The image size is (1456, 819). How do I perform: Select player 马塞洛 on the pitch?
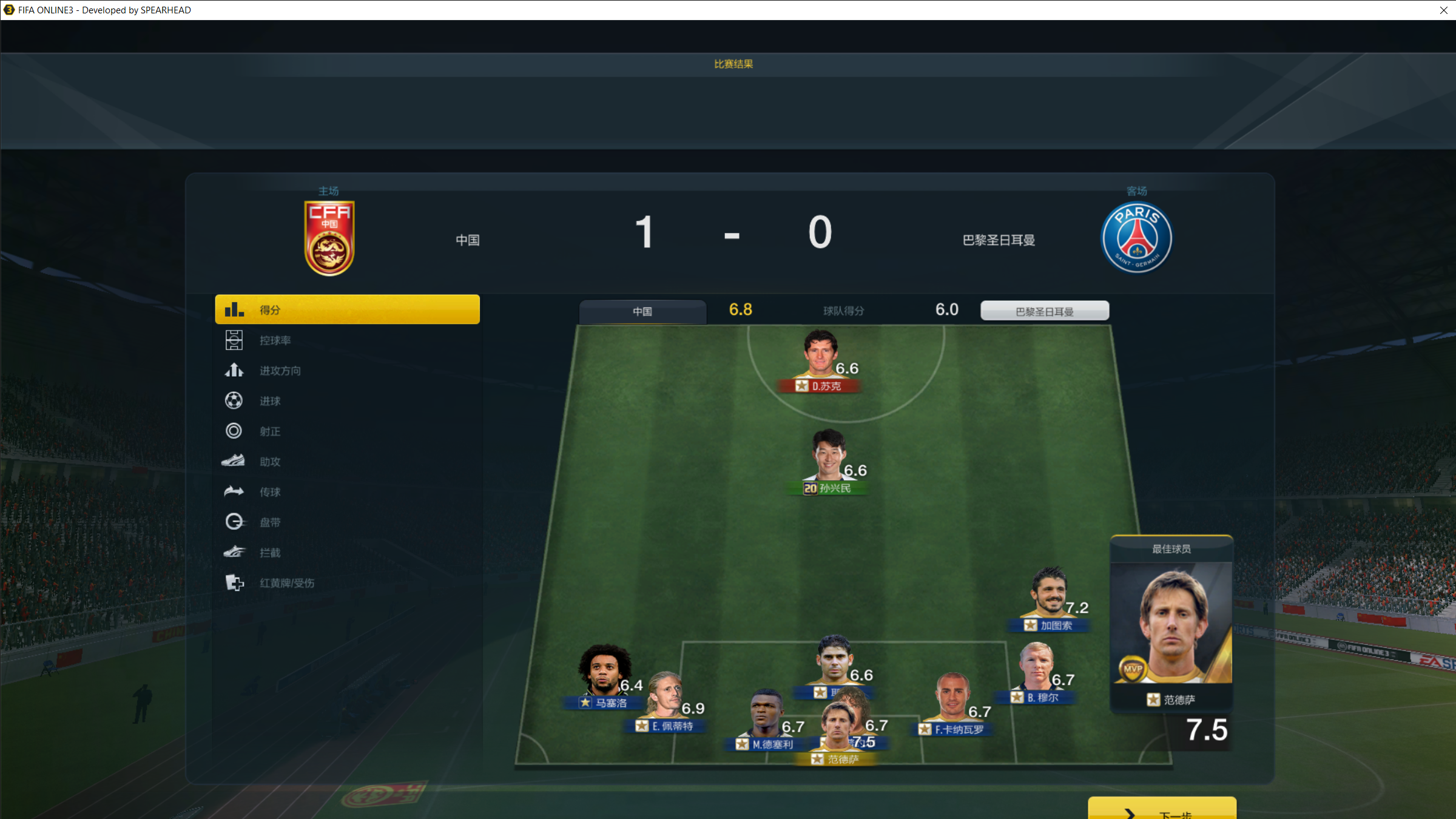point(604,675)
